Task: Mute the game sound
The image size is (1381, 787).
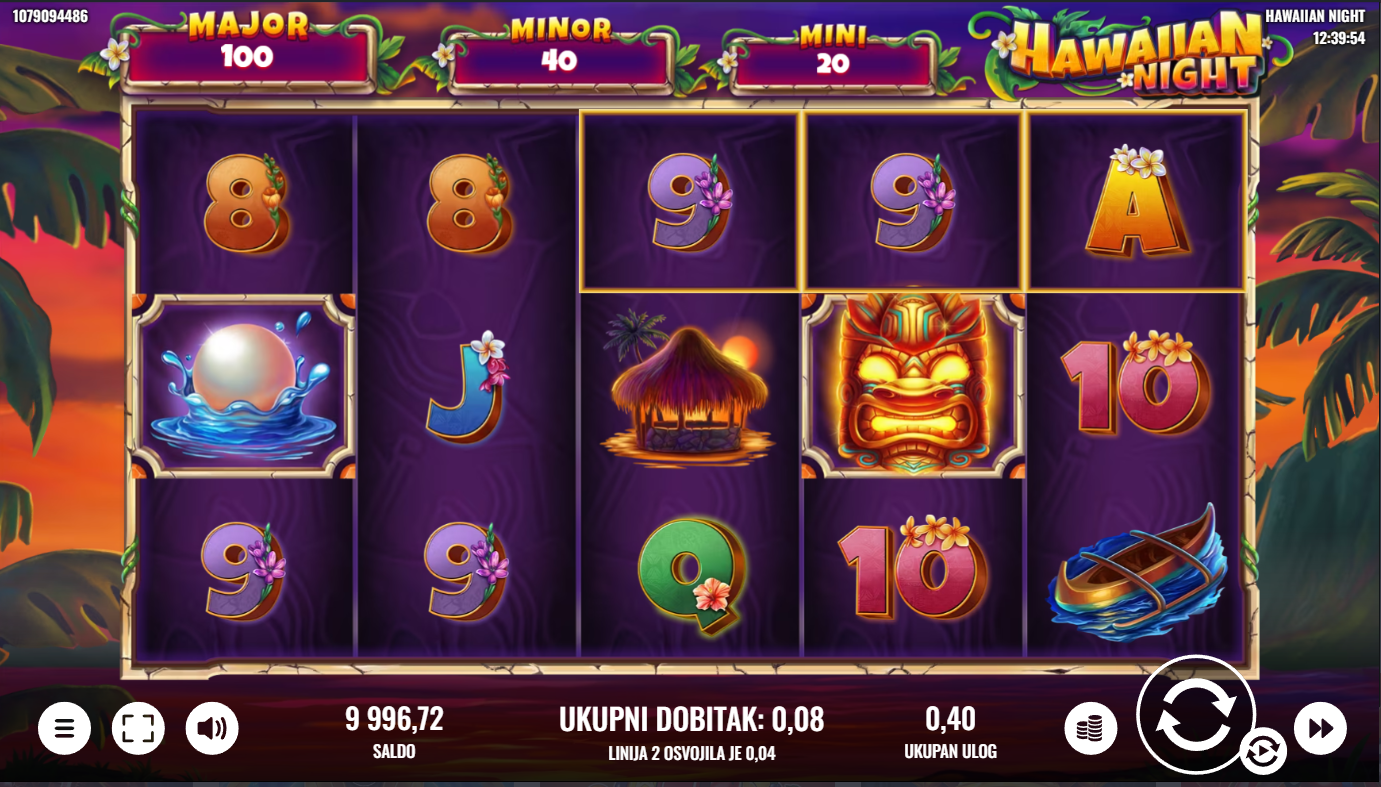Action: click(x=212, y=728)
